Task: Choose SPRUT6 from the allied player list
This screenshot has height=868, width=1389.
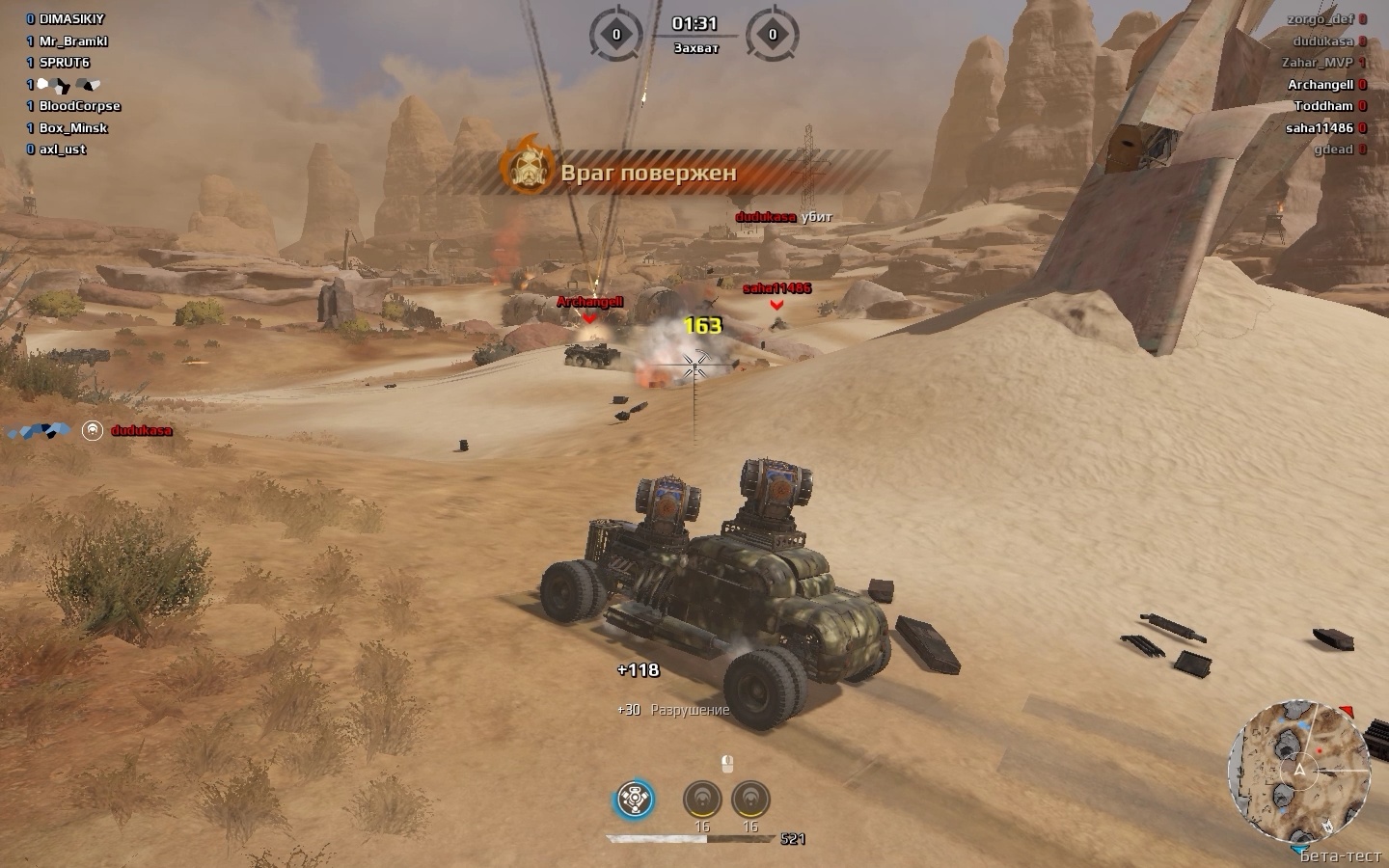Action: click(65, 63)
